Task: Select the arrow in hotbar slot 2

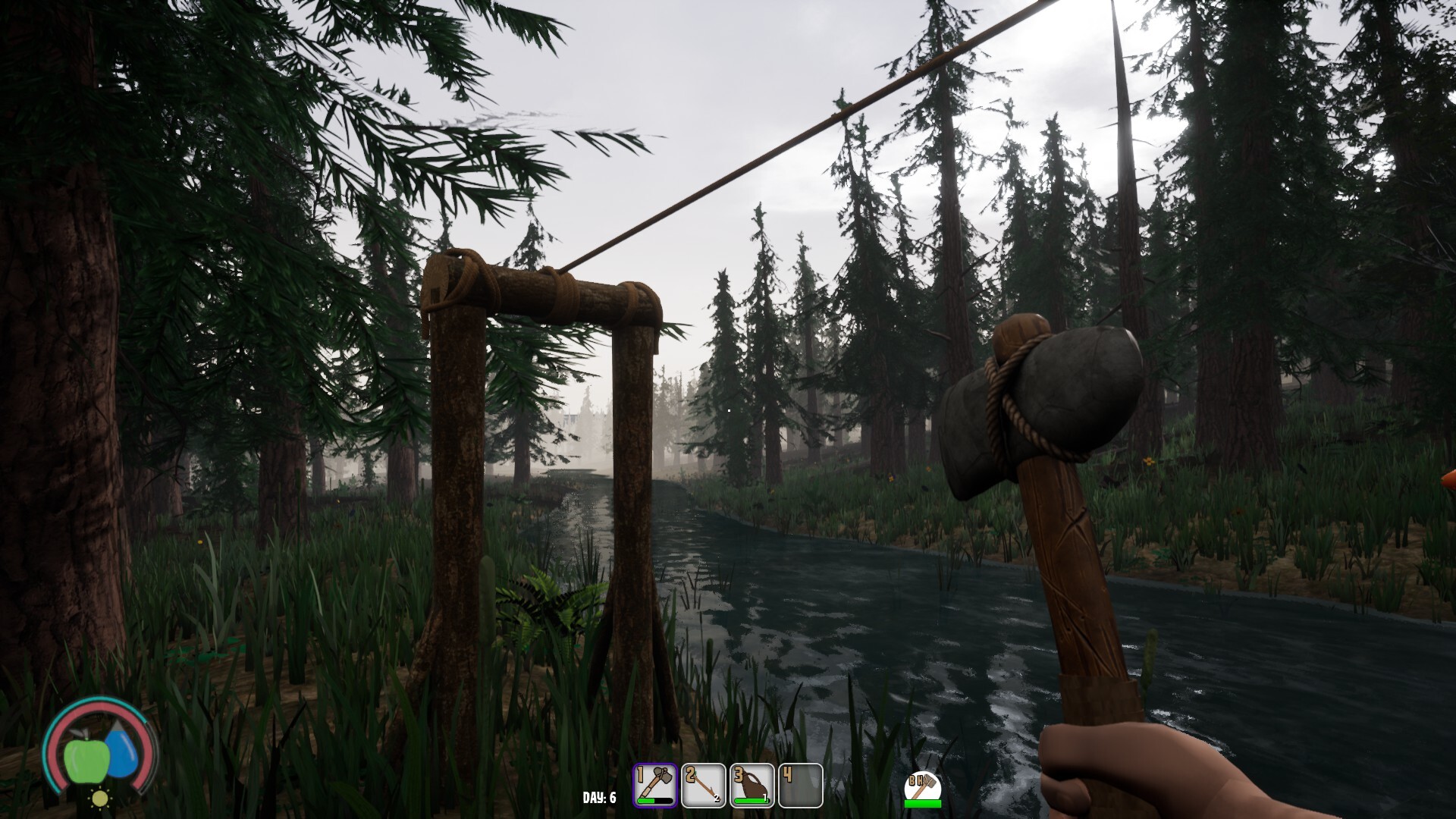Action: (704, 785)
